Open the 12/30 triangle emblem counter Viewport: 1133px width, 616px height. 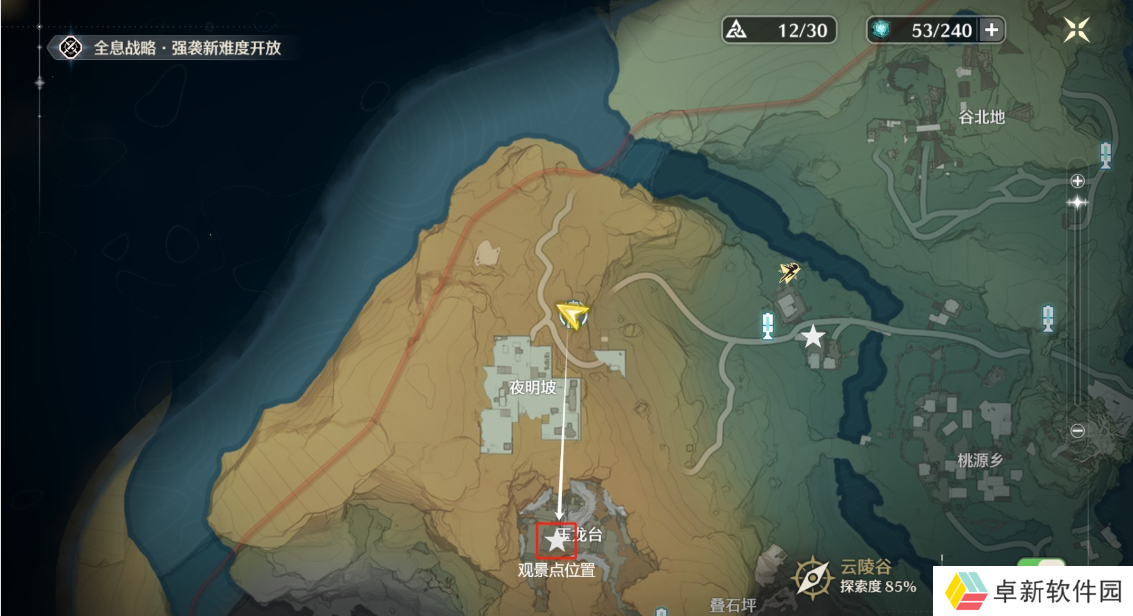[x=776, y=30]
